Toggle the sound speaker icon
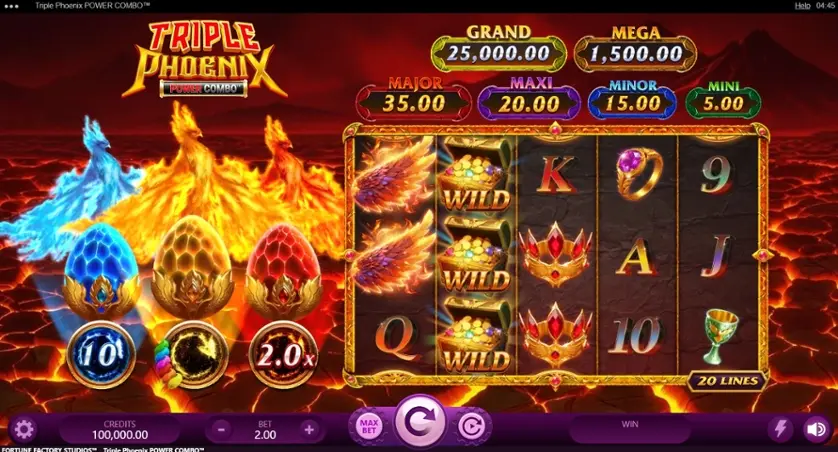This screenshot has height=452, width=838. (816, 429)
